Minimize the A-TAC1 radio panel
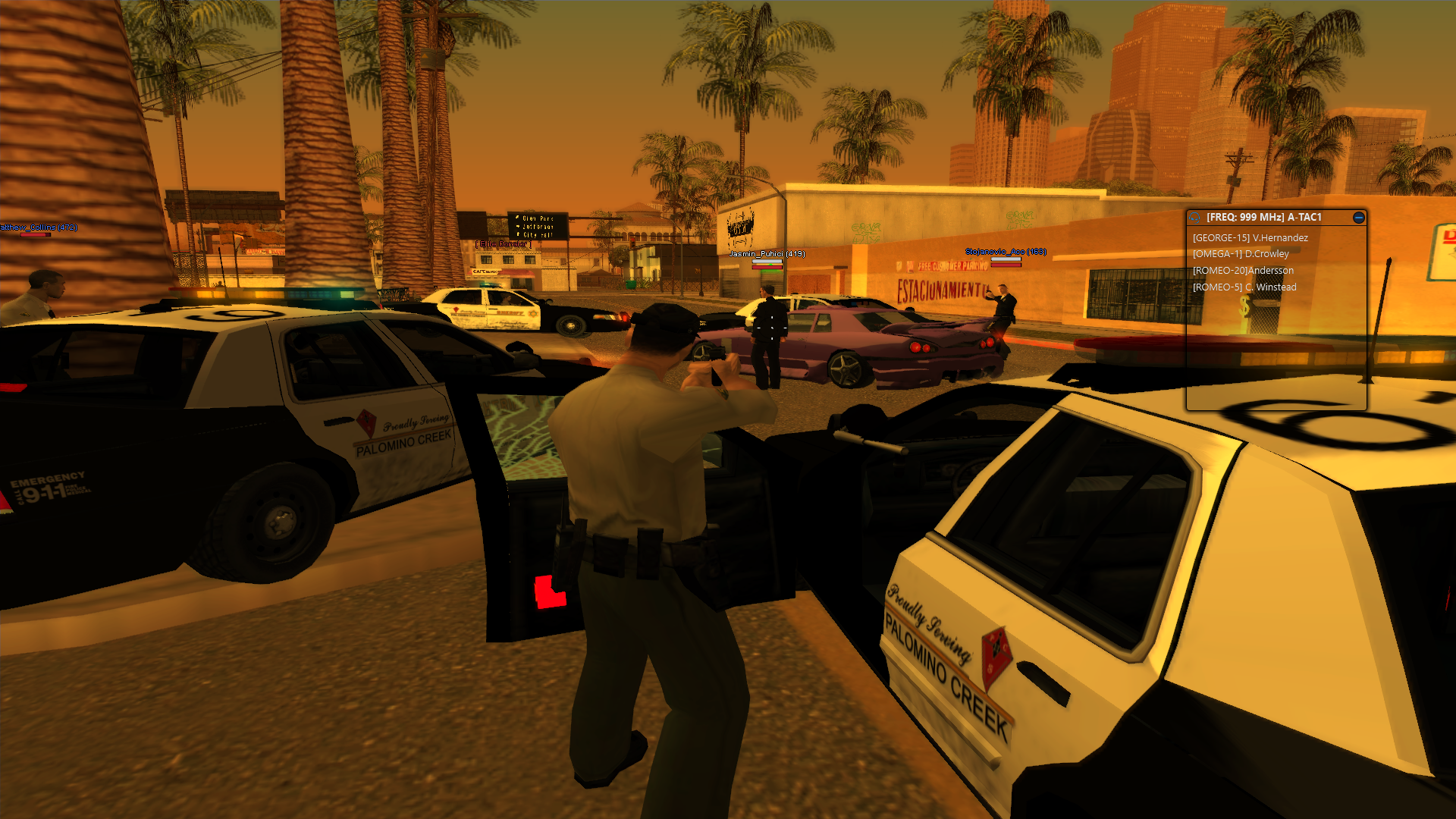The height and width of the screenshot is (819, 1456). coord(1359,218)
